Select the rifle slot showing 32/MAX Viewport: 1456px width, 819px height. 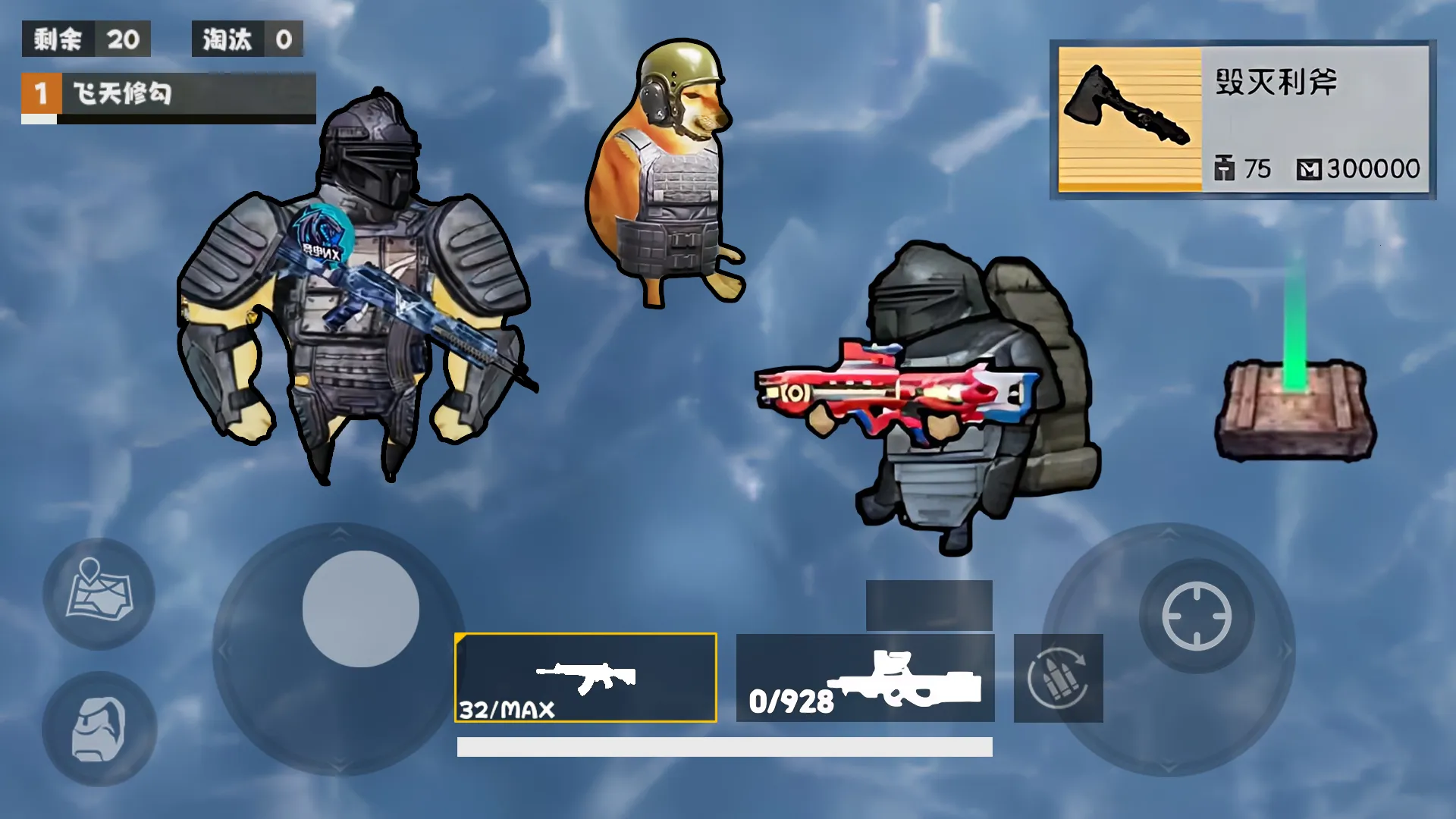pyautogui.click(x=585, y=677)
